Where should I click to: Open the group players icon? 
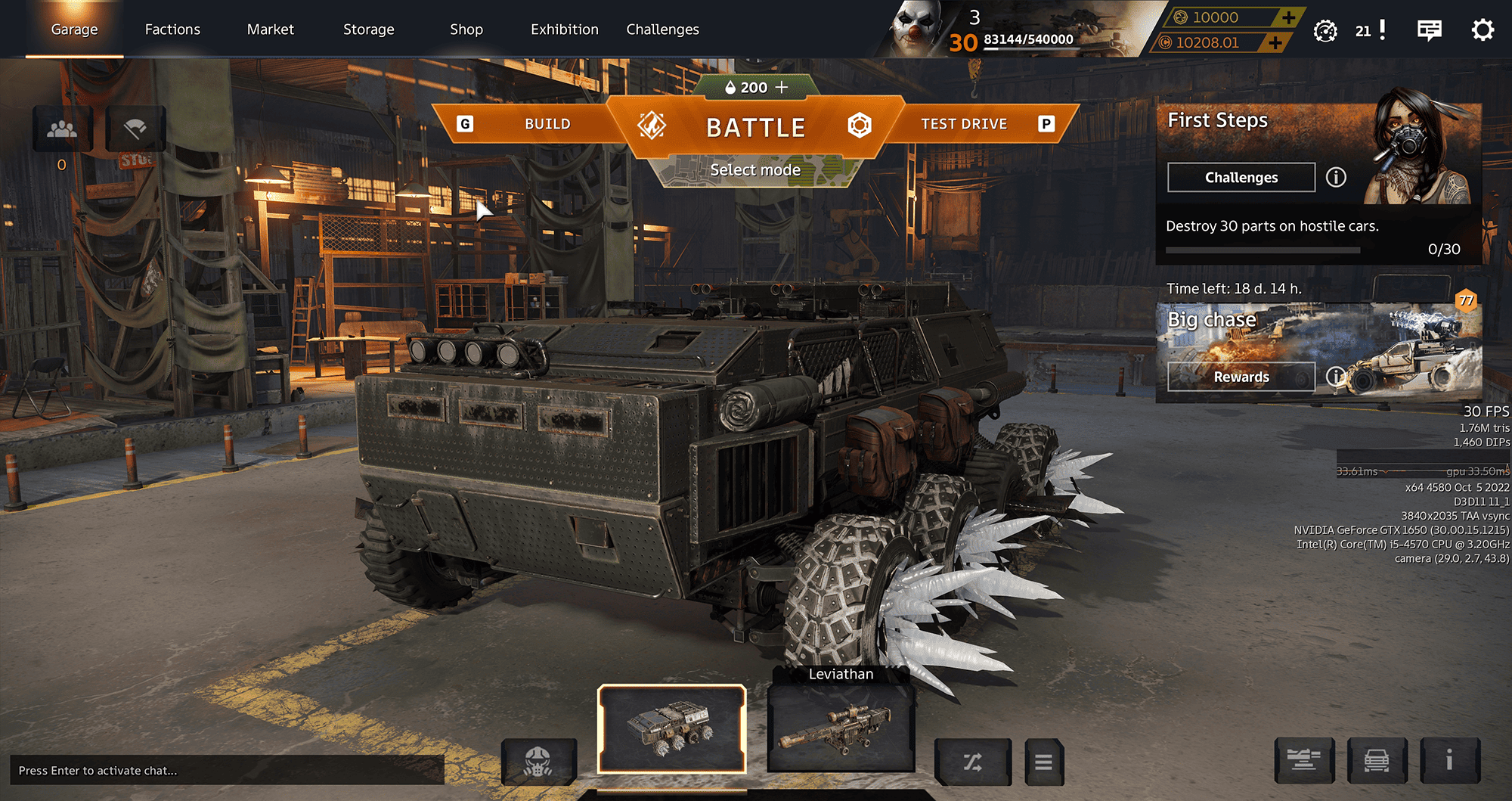[62, 129]
